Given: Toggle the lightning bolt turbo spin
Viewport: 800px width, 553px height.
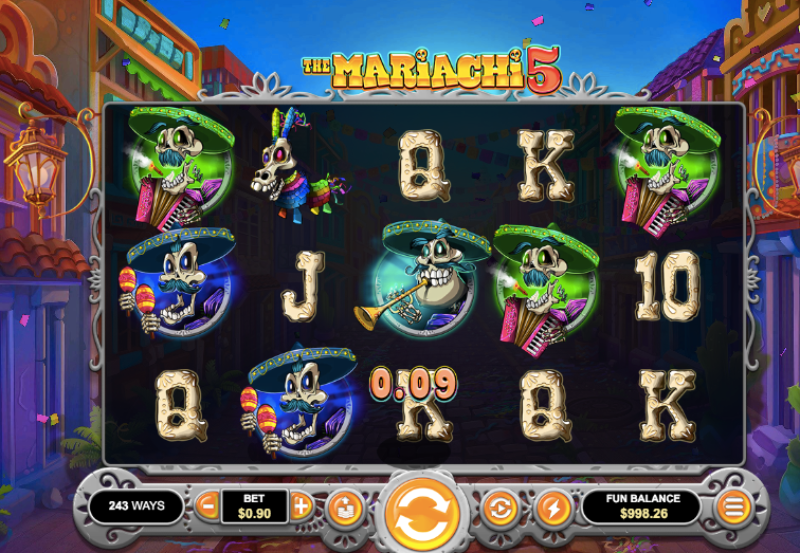Looking at the screenshot, I should pos(552,509).
